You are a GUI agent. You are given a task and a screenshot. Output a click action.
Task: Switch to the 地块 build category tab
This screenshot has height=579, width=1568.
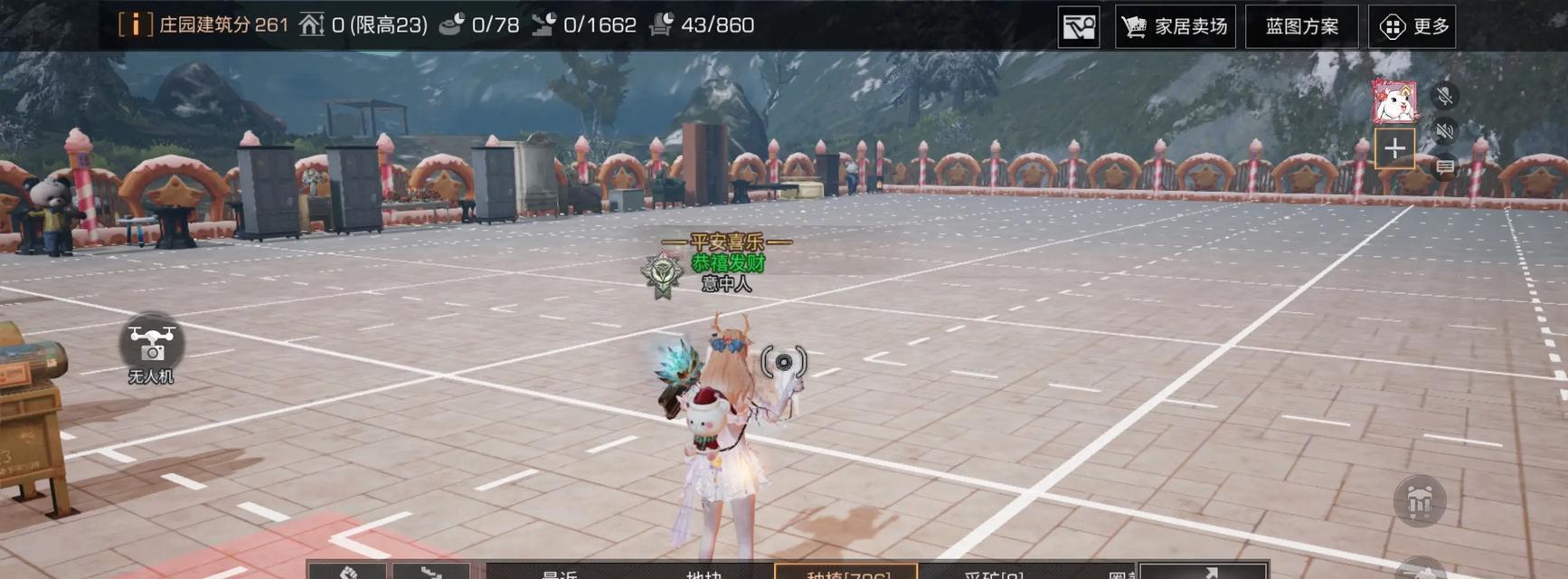pos(704,573)
